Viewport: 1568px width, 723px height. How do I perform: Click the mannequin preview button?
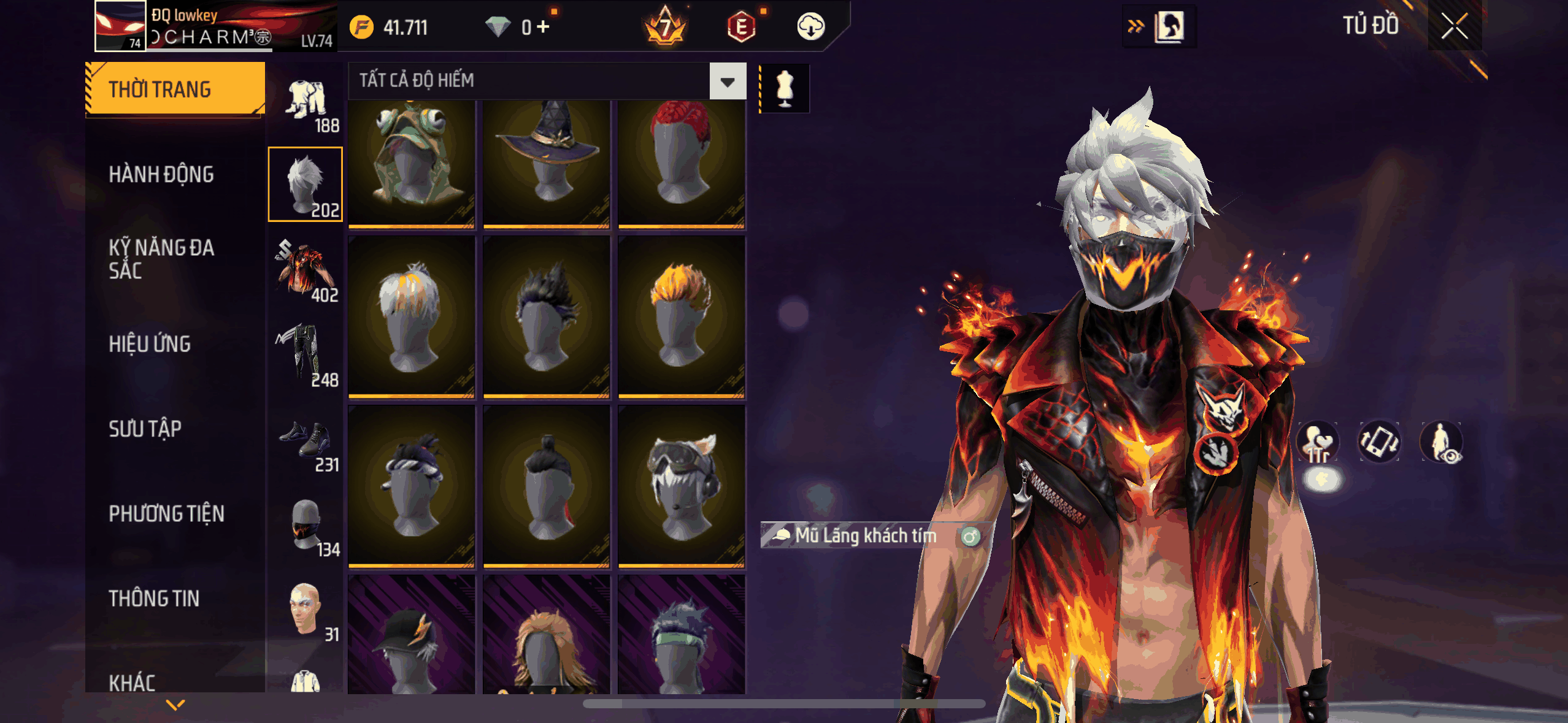785,88
